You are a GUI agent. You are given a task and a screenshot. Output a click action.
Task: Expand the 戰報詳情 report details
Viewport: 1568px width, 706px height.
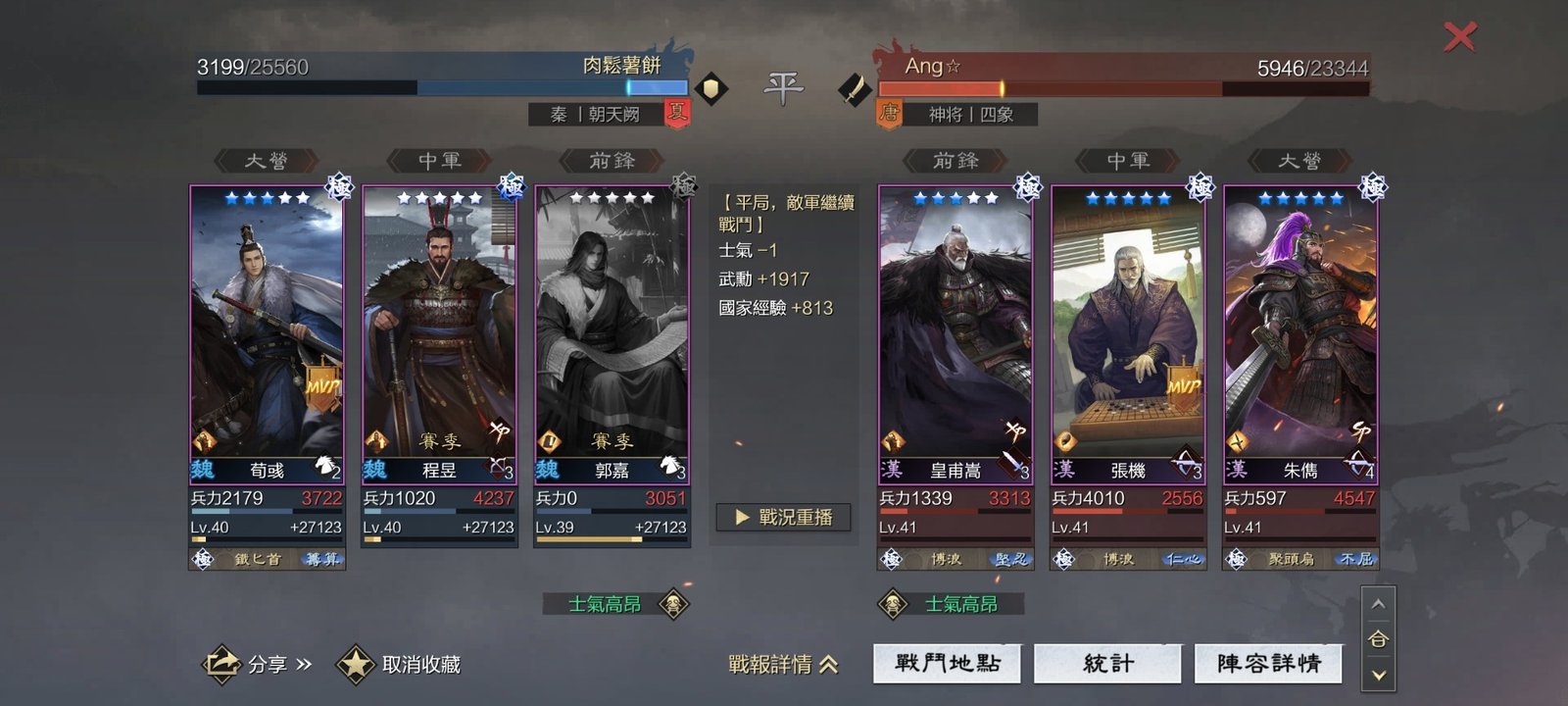click(783, 664)
